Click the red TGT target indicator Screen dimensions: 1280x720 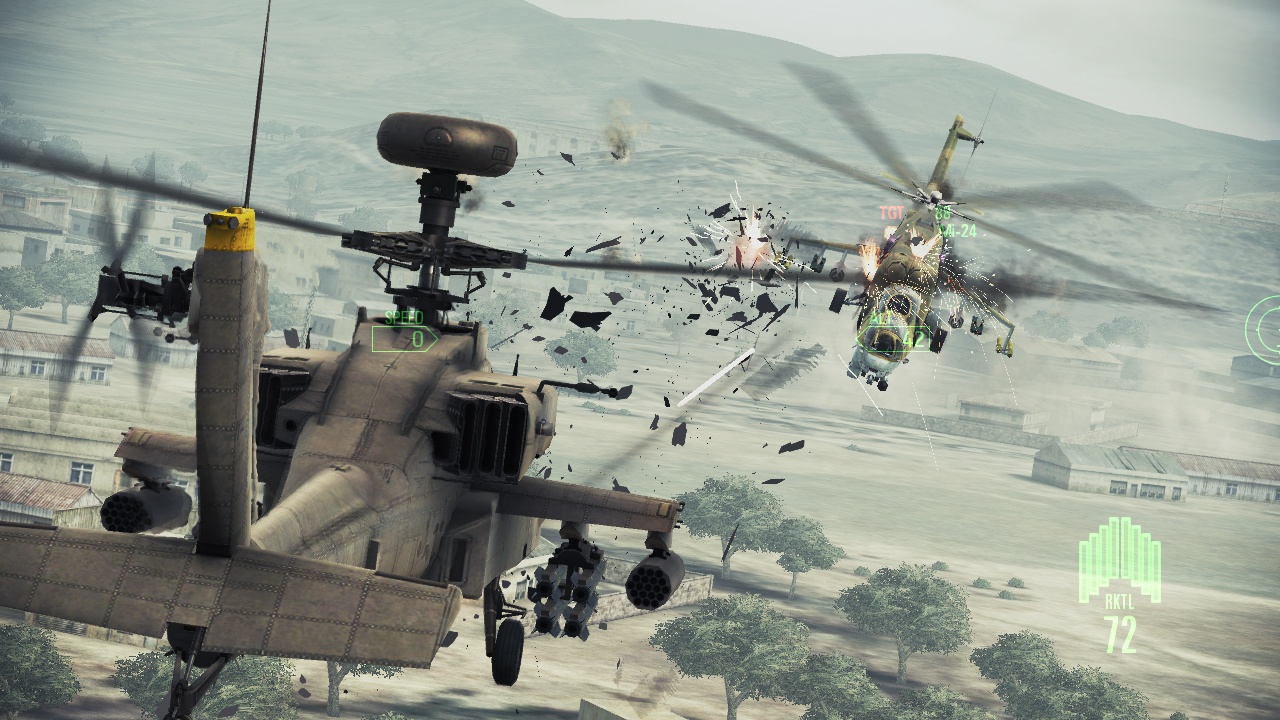click(x=890, y=211)
